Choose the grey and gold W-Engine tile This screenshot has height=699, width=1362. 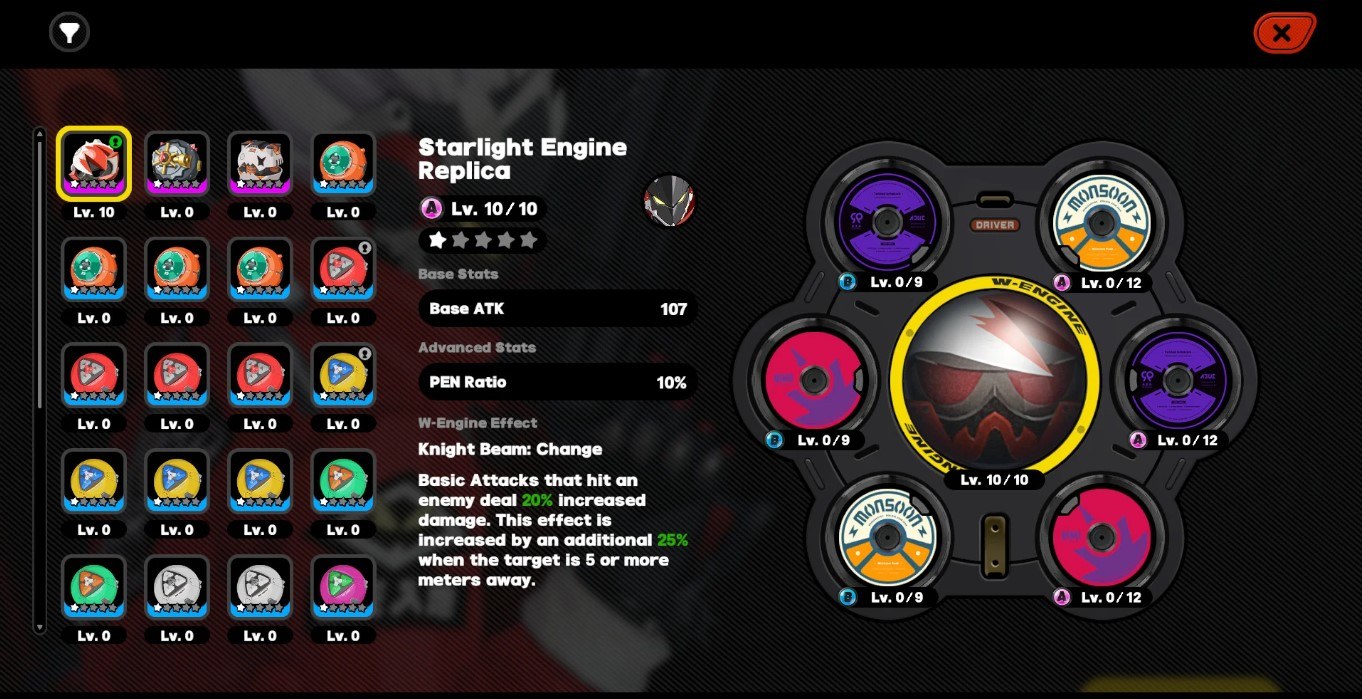coord(177,163)
